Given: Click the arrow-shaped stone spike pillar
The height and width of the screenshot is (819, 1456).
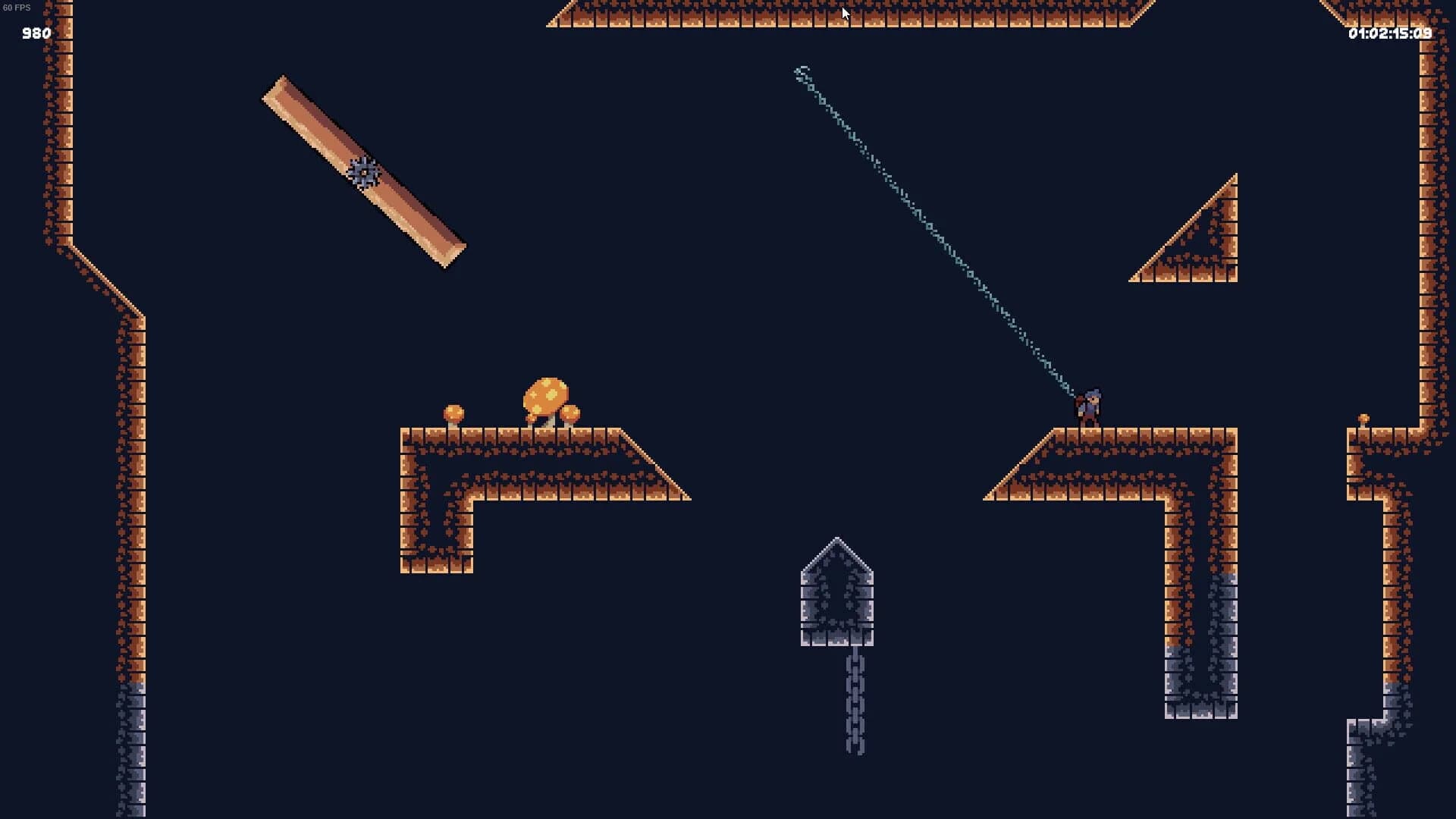Looking at the screenshot, I should tap(838, 591).
